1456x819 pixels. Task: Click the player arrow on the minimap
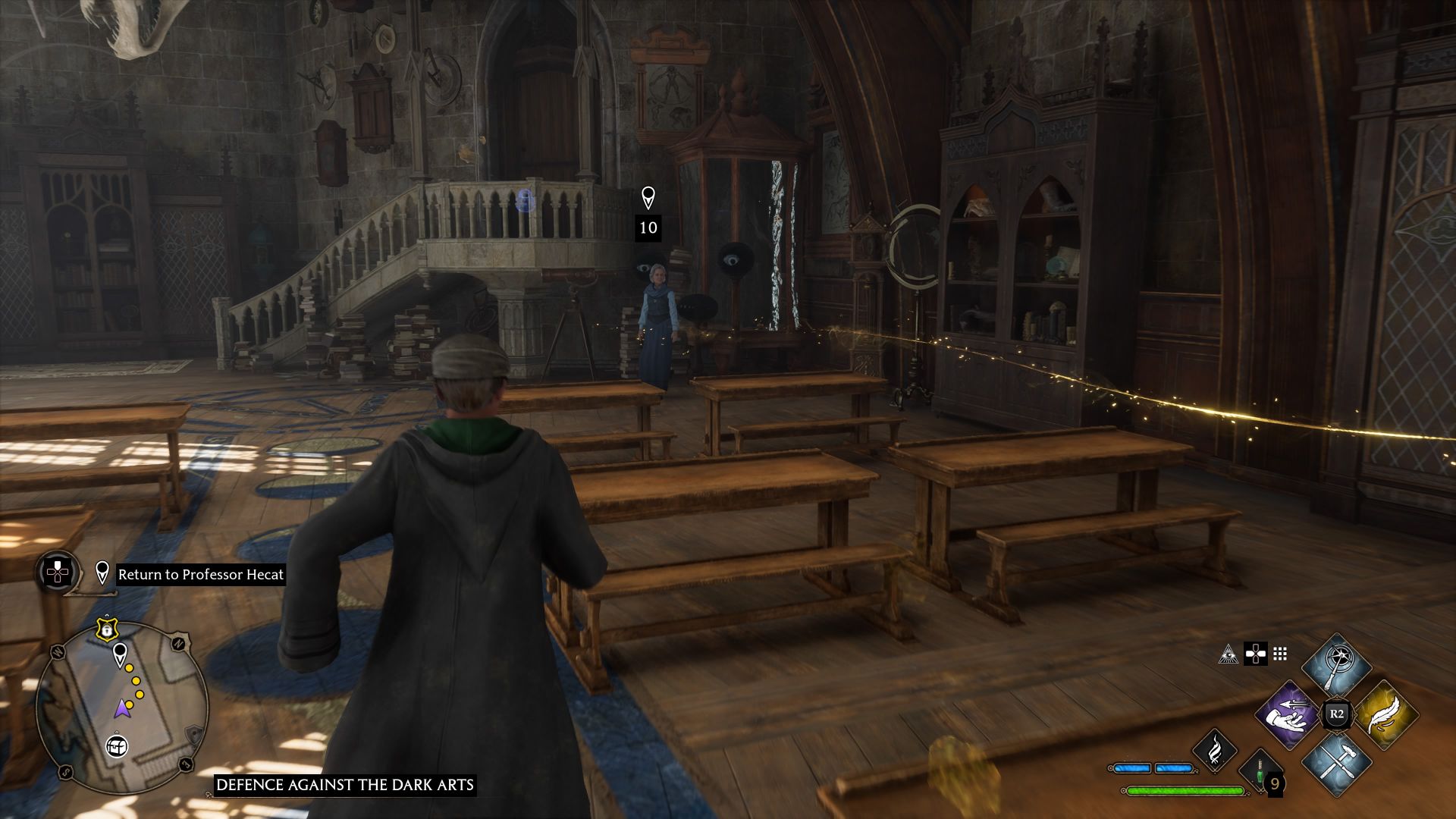click(x=122, y=708)
